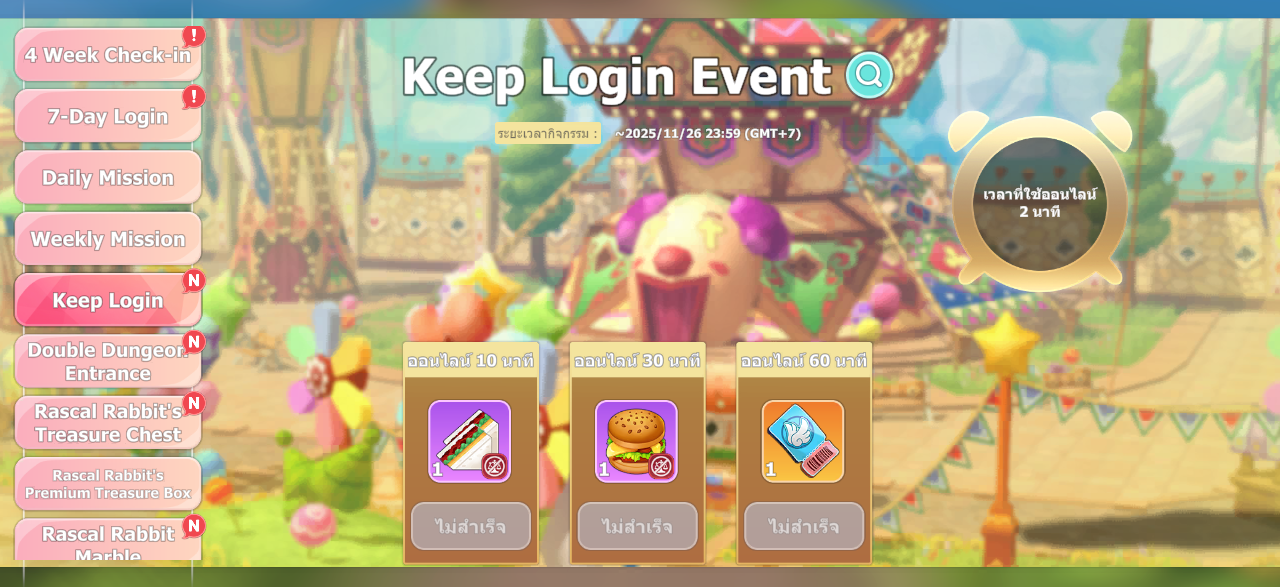Select the Daily Mission tab
This screenshot has width=1280, height=587.
click(x=108, y=178)
